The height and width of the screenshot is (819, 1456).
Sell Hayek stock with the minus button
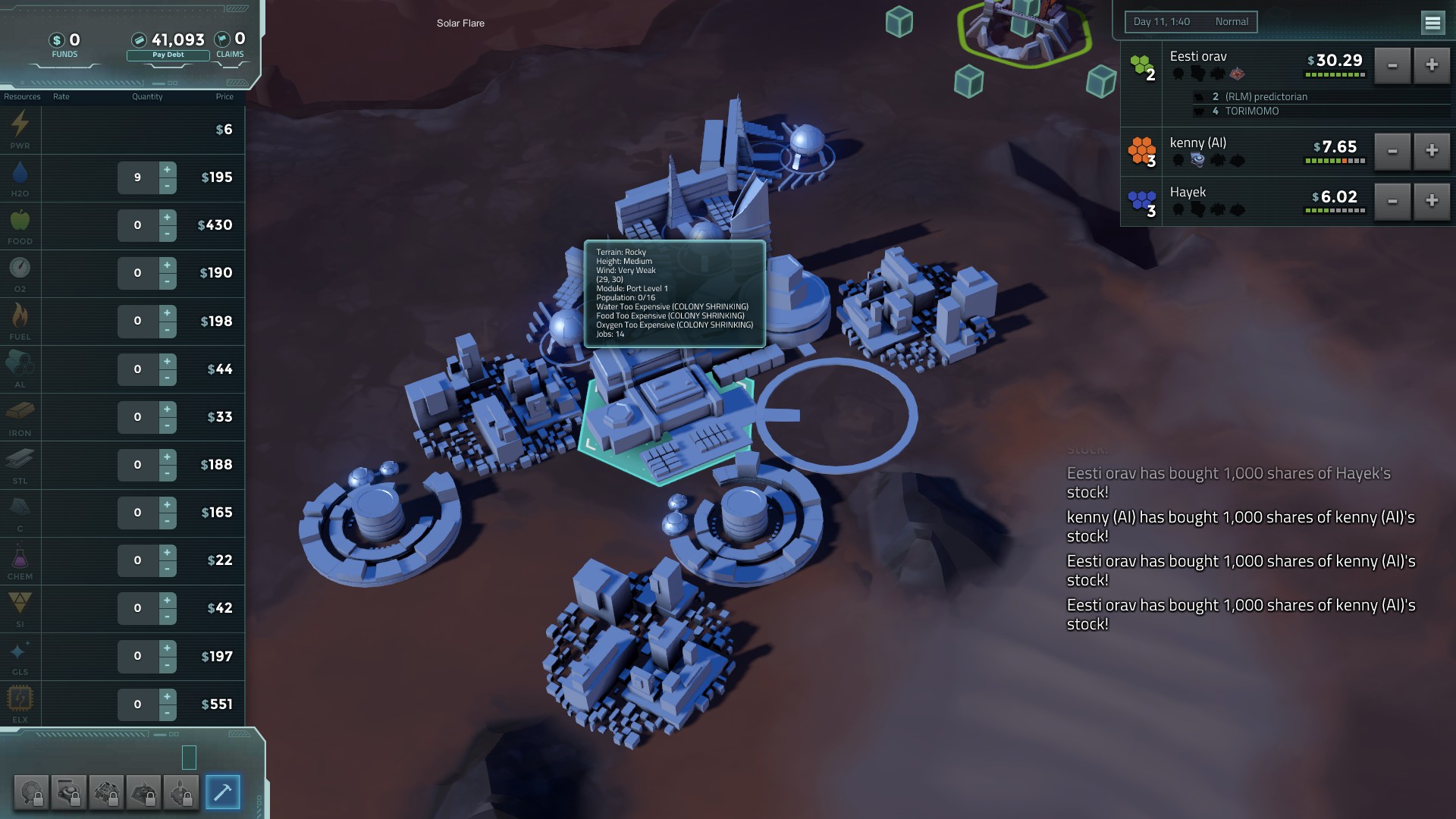(x=1392, y=201)
